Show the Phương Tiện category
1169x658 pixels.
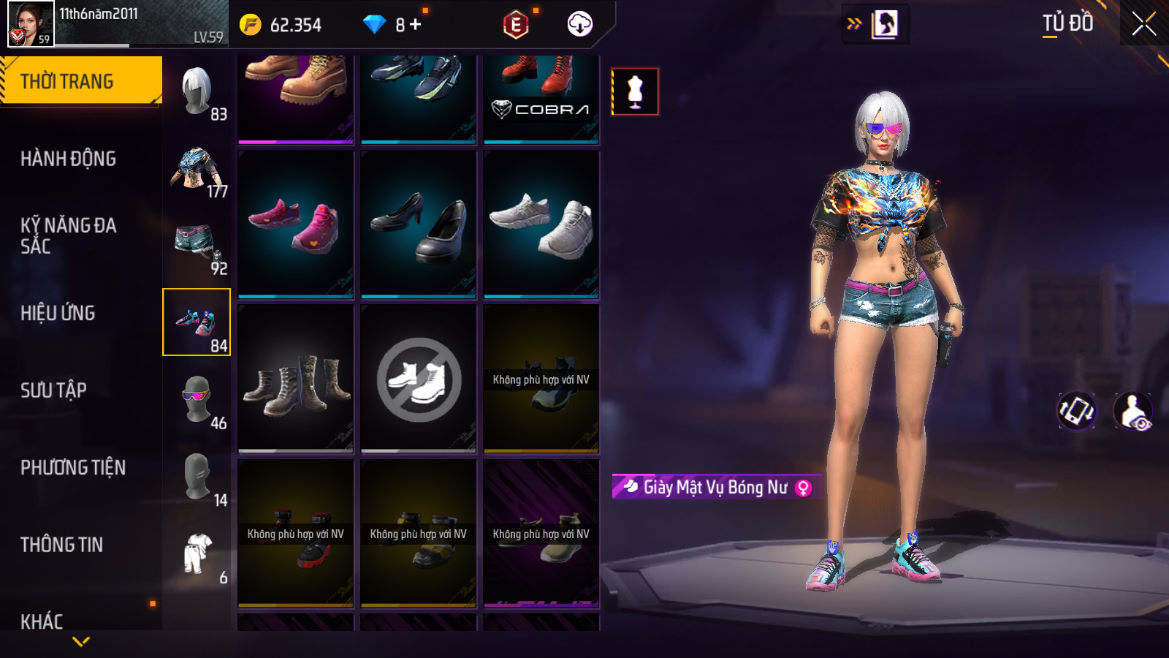click(x=73, y=467)
